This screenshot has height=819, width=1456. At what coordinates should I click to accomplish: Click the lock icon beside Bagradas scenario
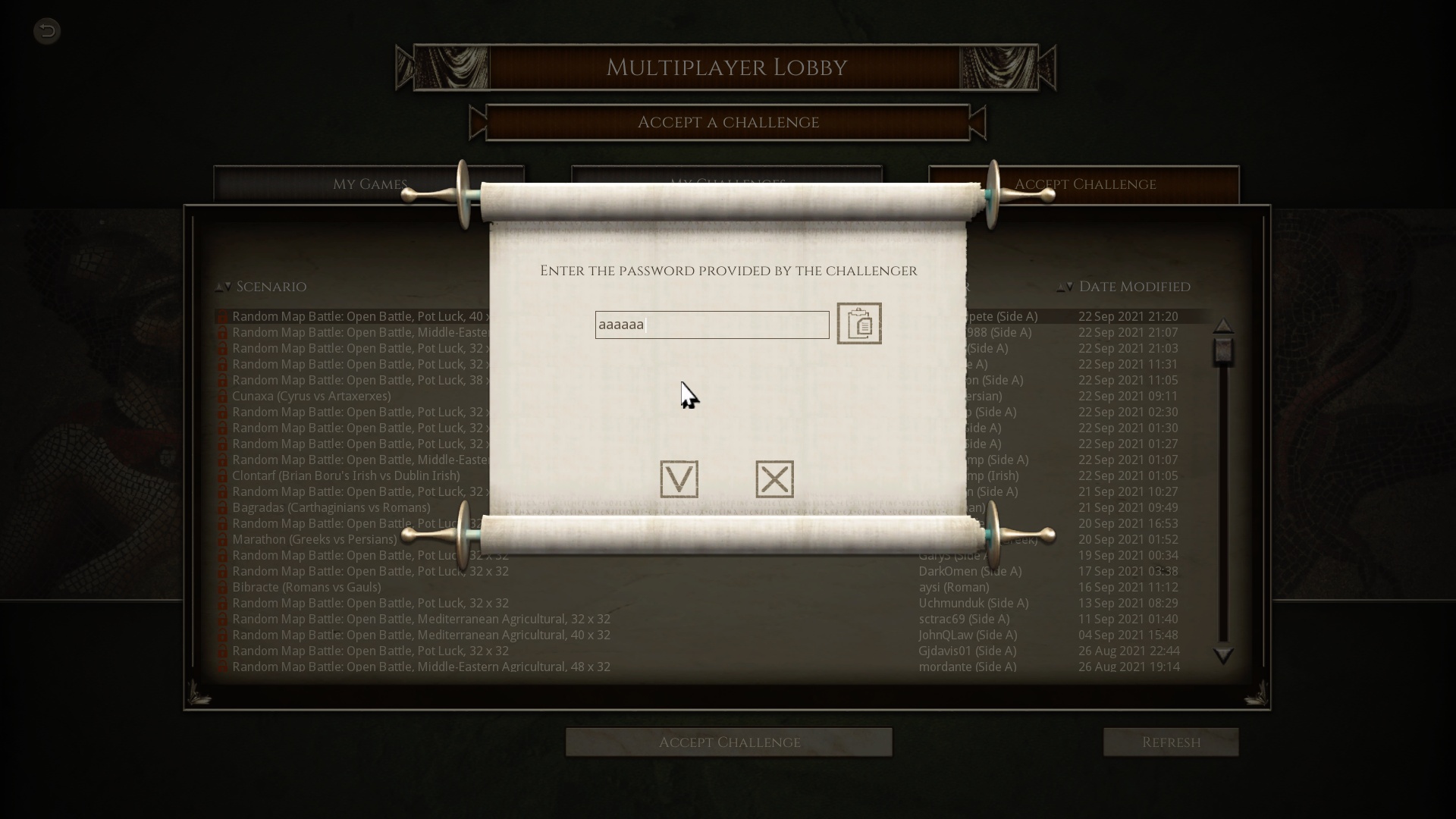tap(222, 507)
